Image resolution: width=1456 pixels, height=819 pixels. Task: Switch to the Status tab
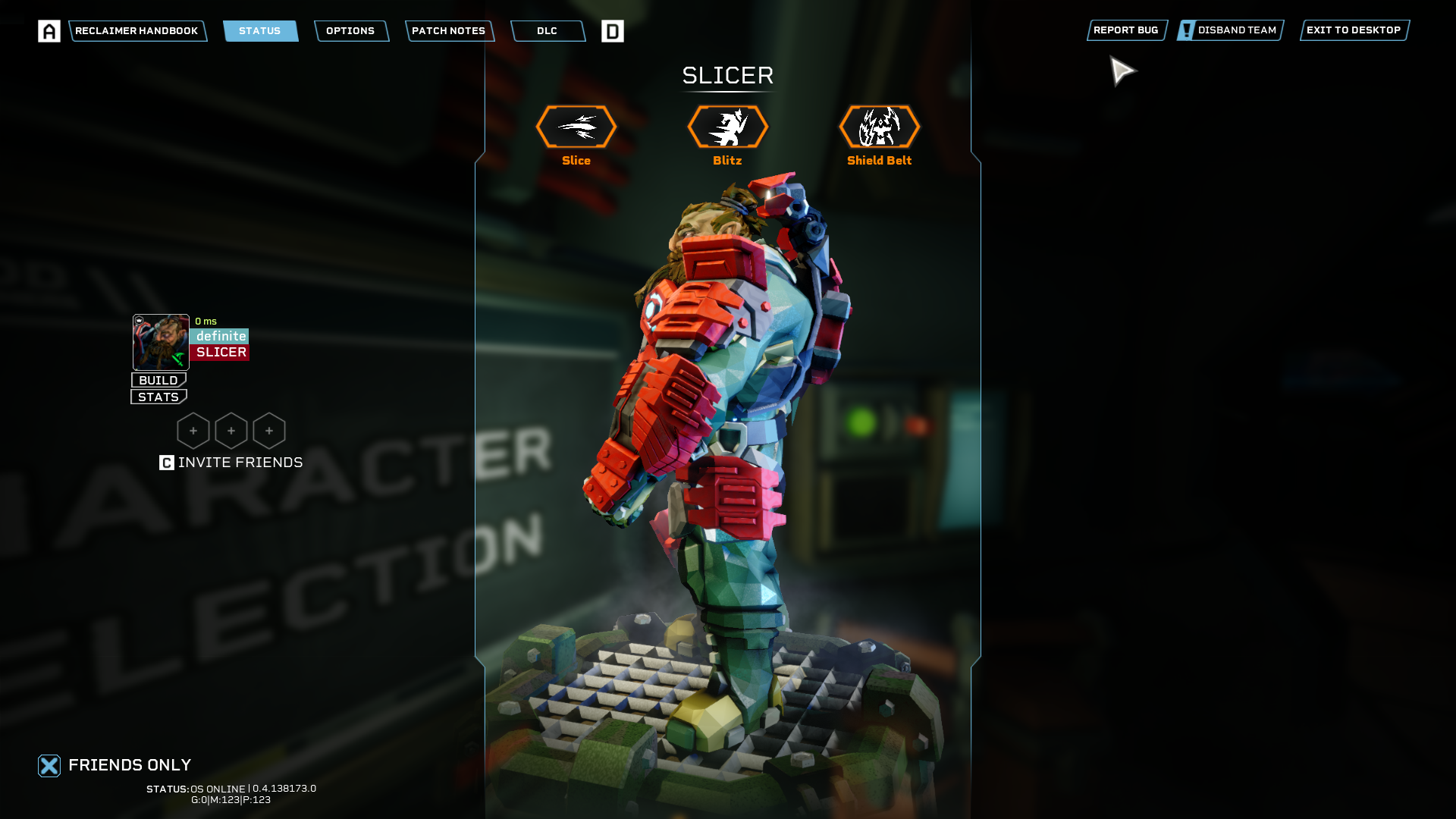tap(260, 31)
